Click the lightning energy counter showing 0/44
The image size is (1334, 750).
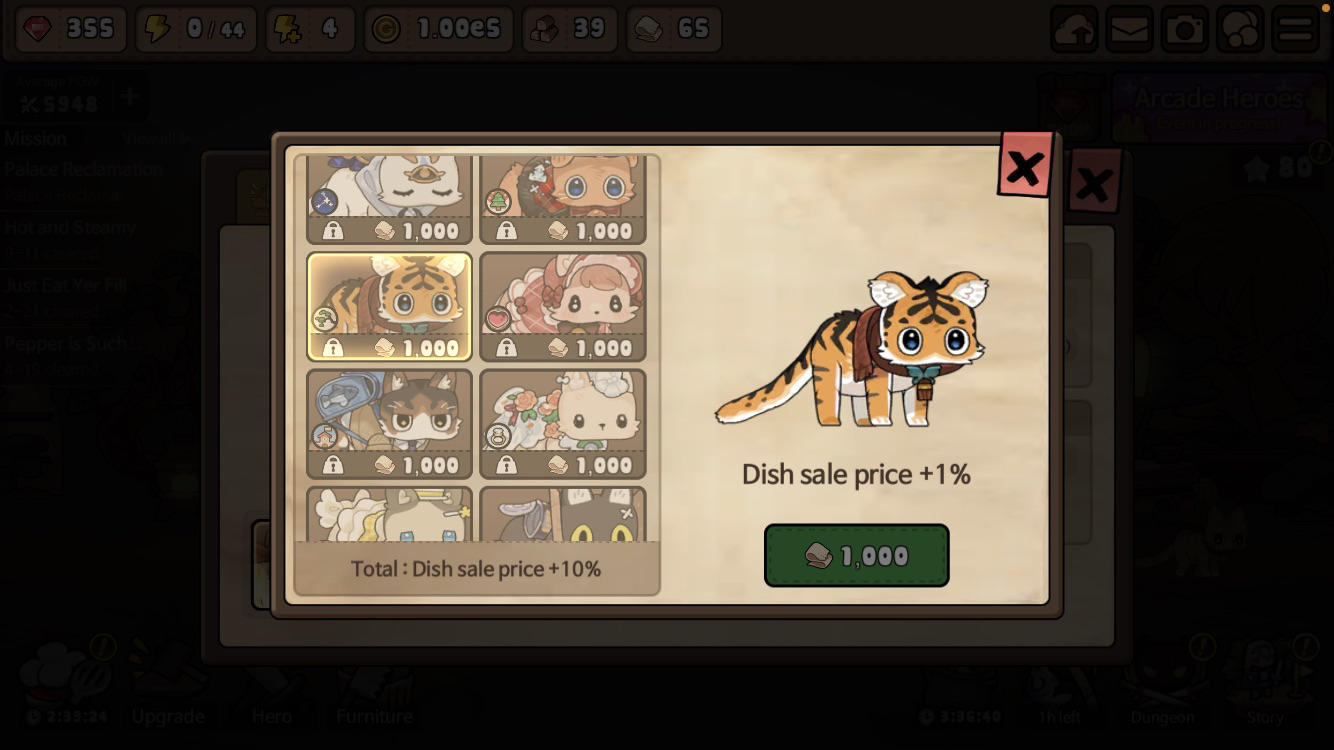[196, 29]
